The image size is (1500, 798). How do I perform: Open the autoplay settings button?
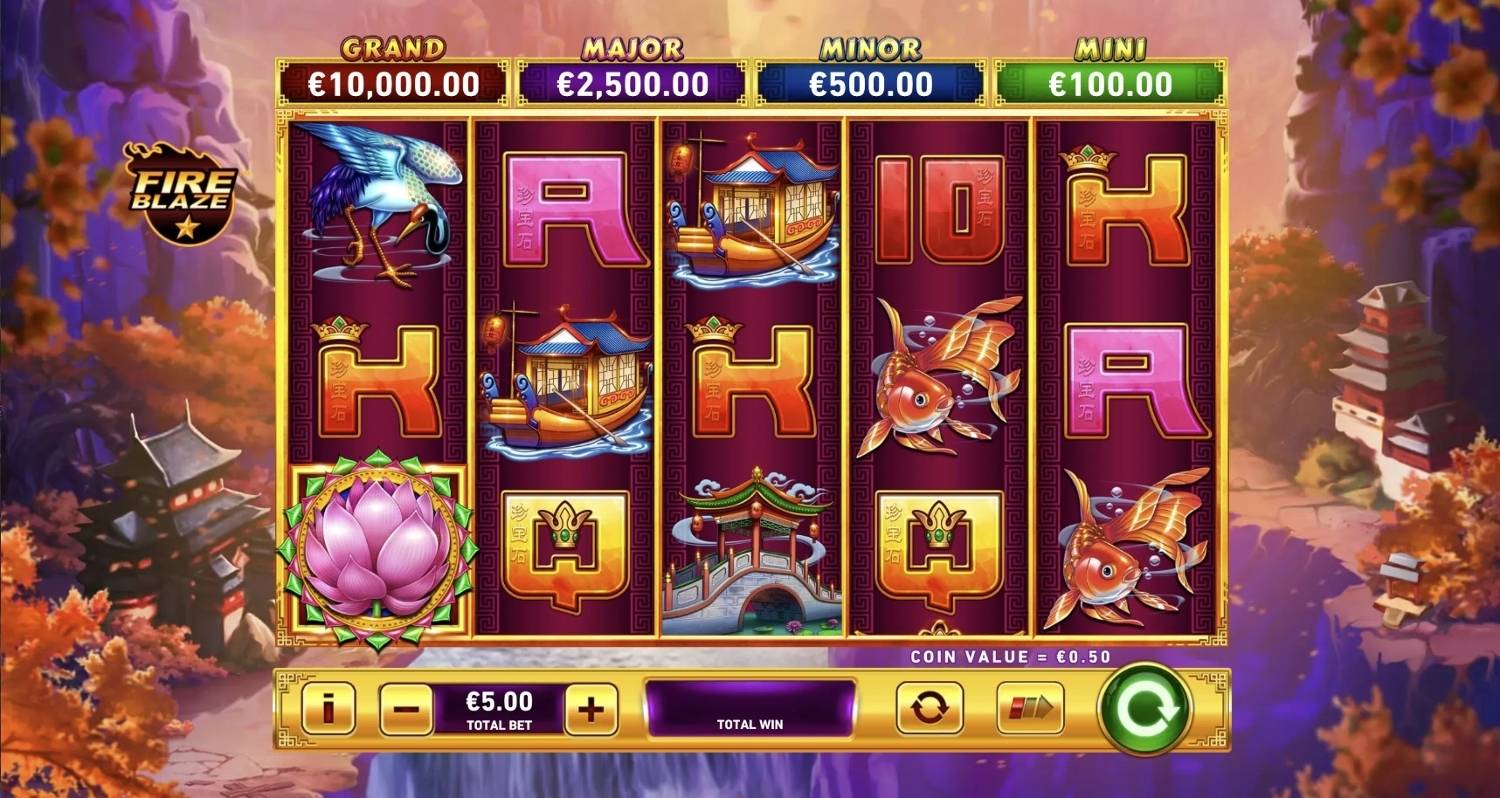[x=929, y=709]
